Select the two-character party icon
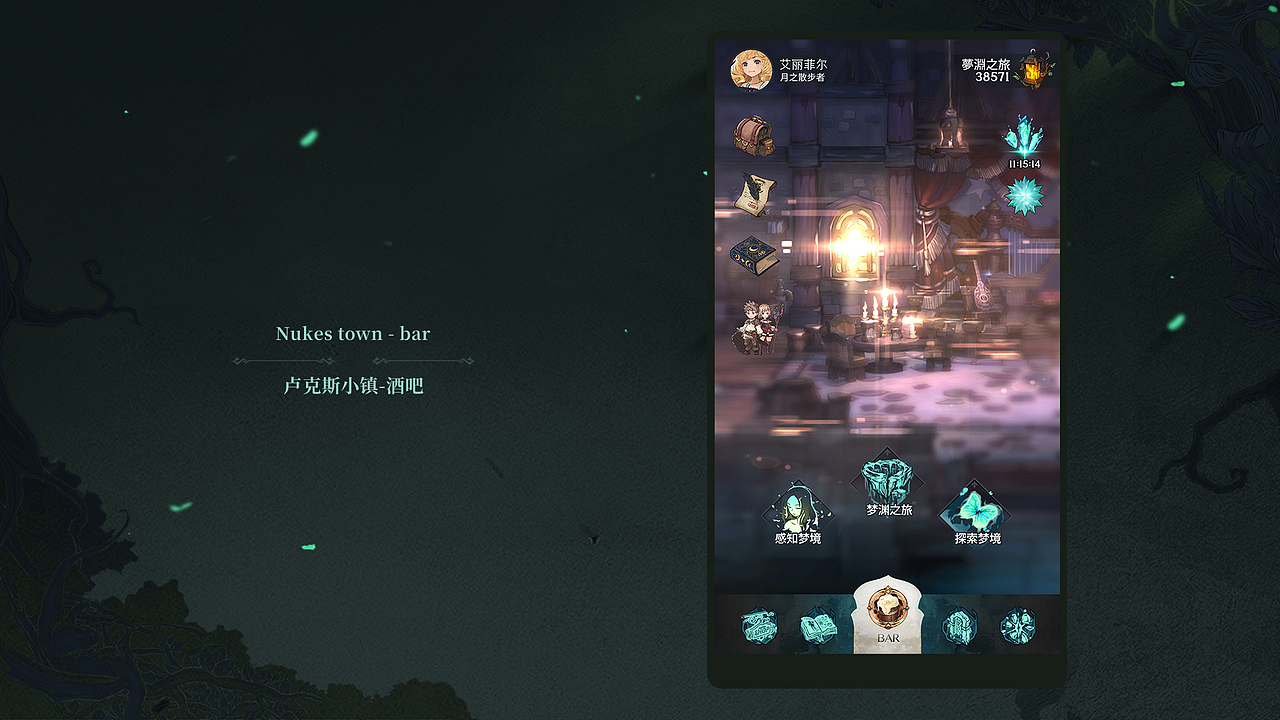 [756, 327]
